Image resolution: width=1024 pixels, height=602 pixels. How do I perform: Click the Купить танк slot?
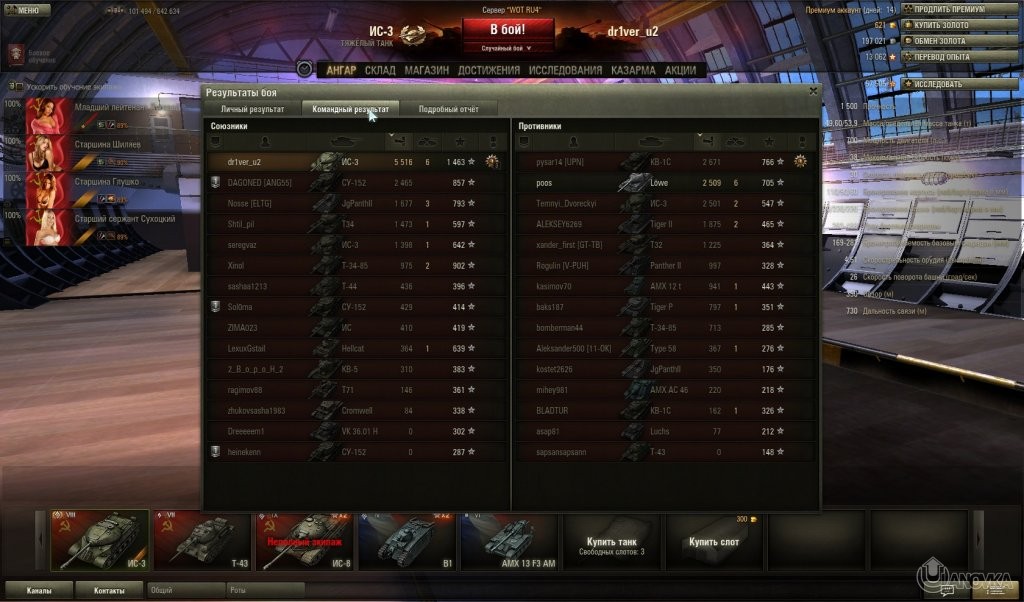point(613,541)
